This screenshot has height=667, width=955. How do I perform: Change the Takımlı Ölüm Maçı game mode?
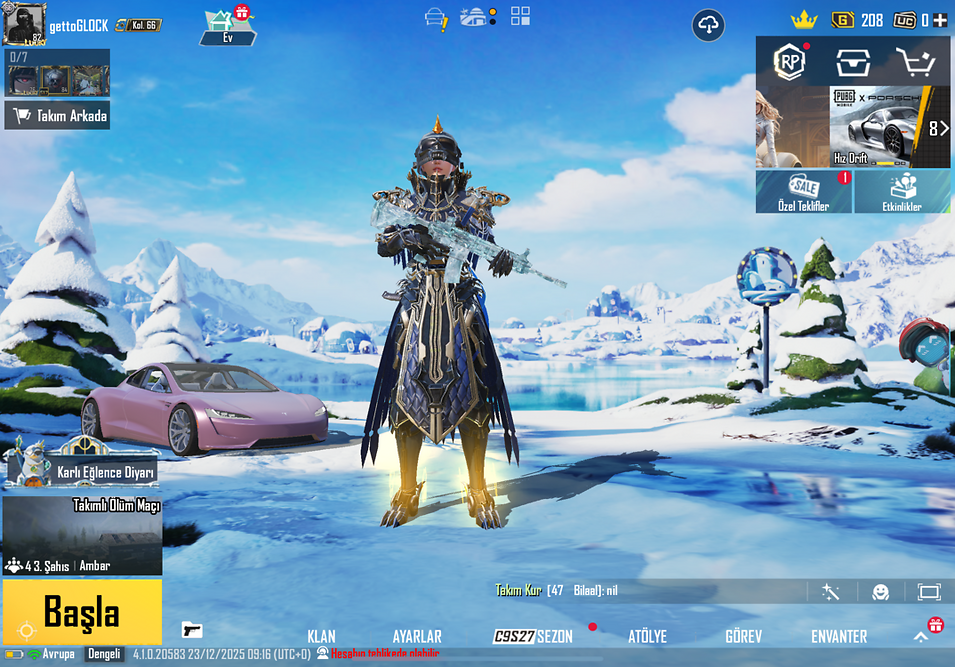82,536
